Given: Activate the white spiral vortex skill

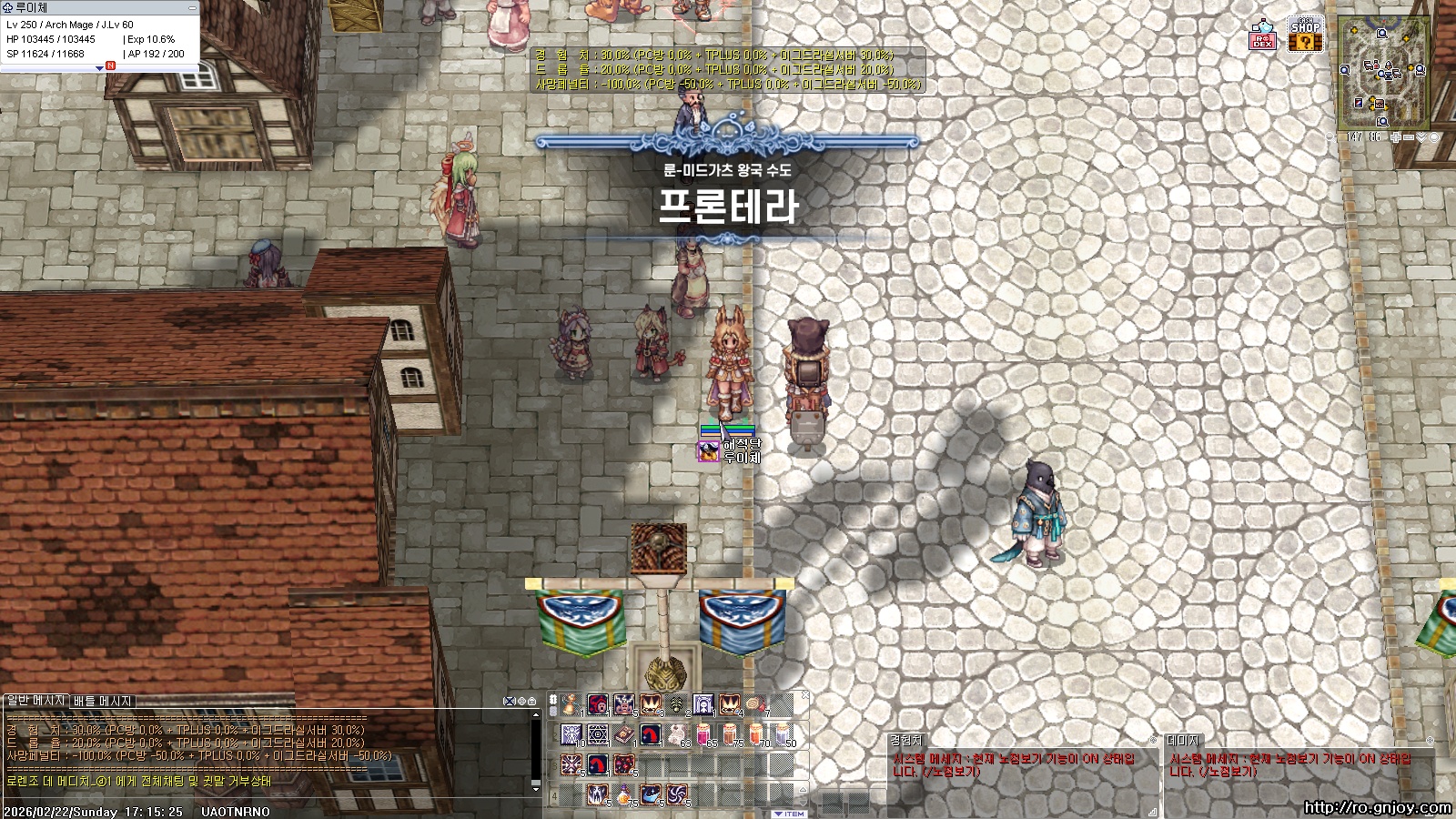Looking at the screenshot, I should pos(676,794).
